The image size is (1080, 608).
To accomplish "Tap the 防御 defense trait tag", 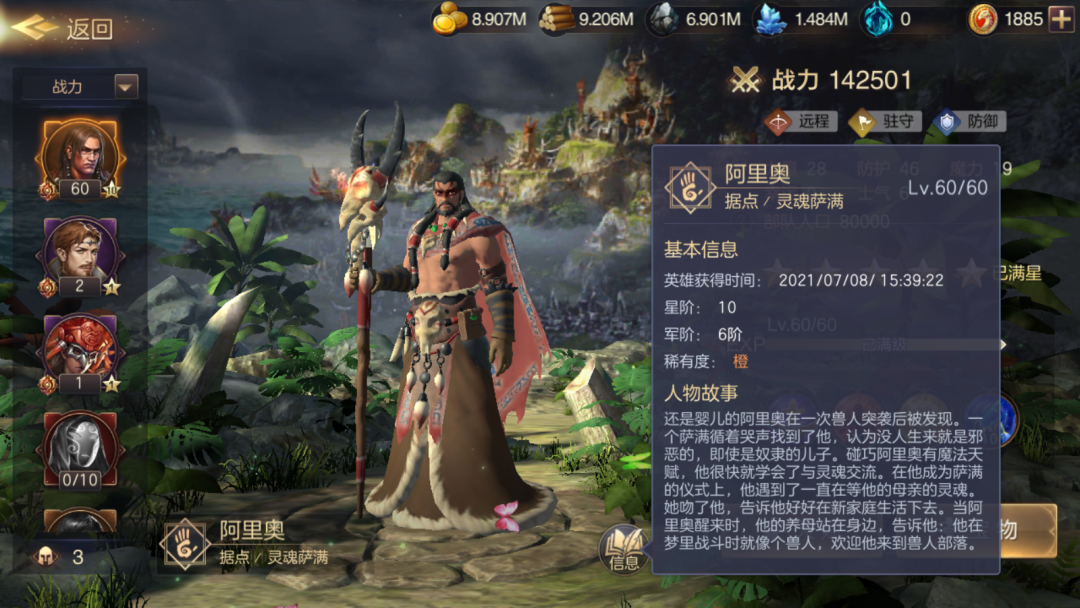I will [x=969, y=122].
